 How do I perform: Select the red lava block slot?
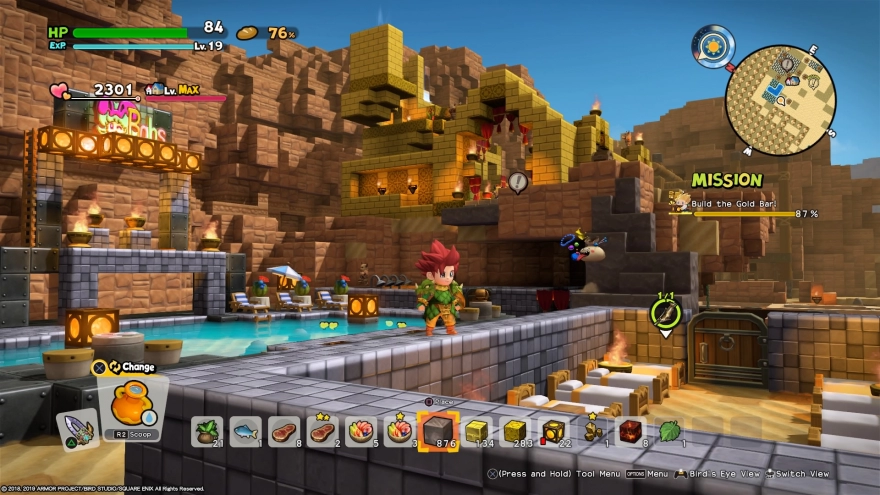[x=630, y=432]
